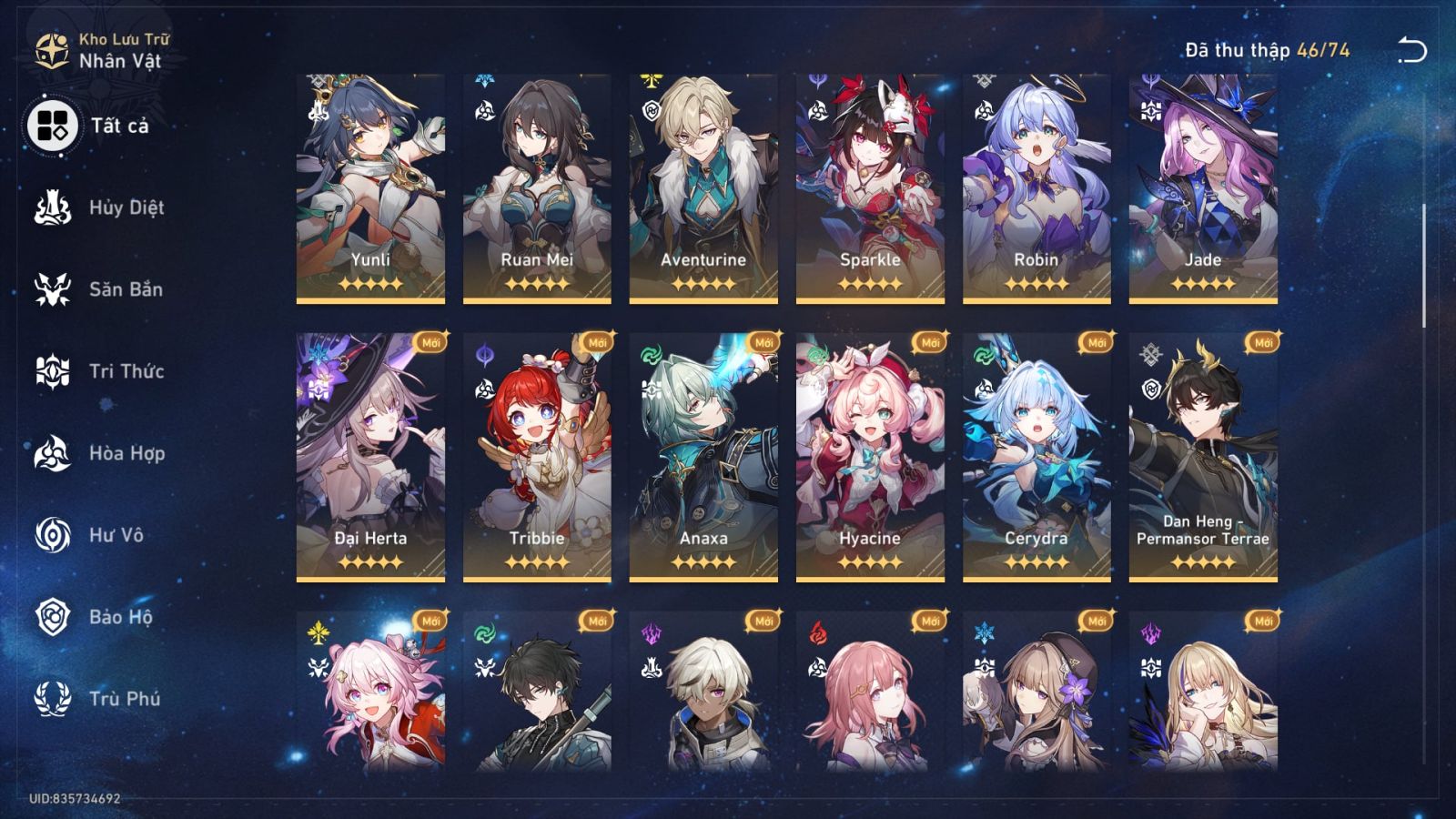Toggle the Mới badge on Đại Herta card
Image resolution: width=1456 pixels, height=819 pixels.
431,342
